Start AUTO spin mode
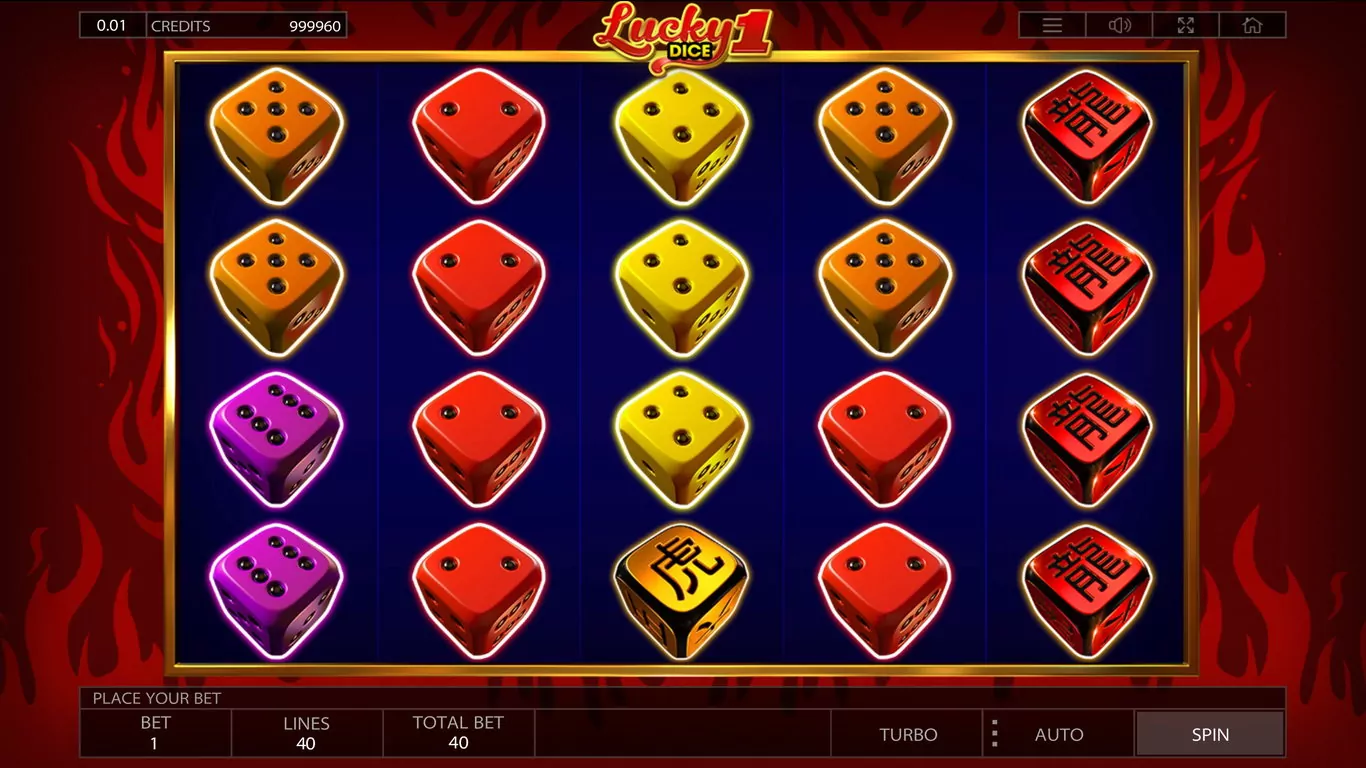The image size is (1366, 768). 1059,734
